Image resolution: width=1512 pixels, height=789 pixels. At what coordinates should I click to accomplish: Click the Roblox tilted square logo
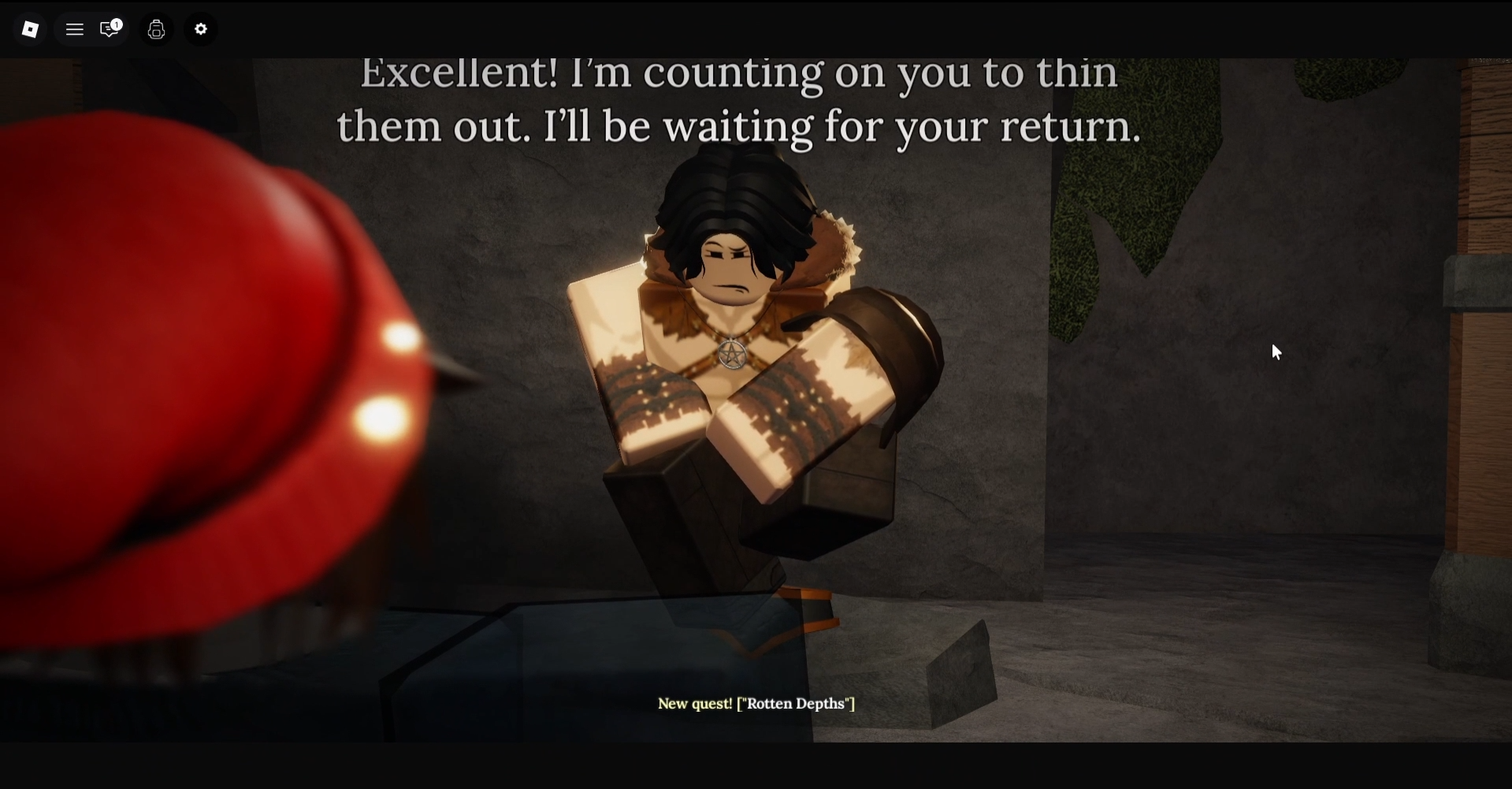tap(30, 29)
